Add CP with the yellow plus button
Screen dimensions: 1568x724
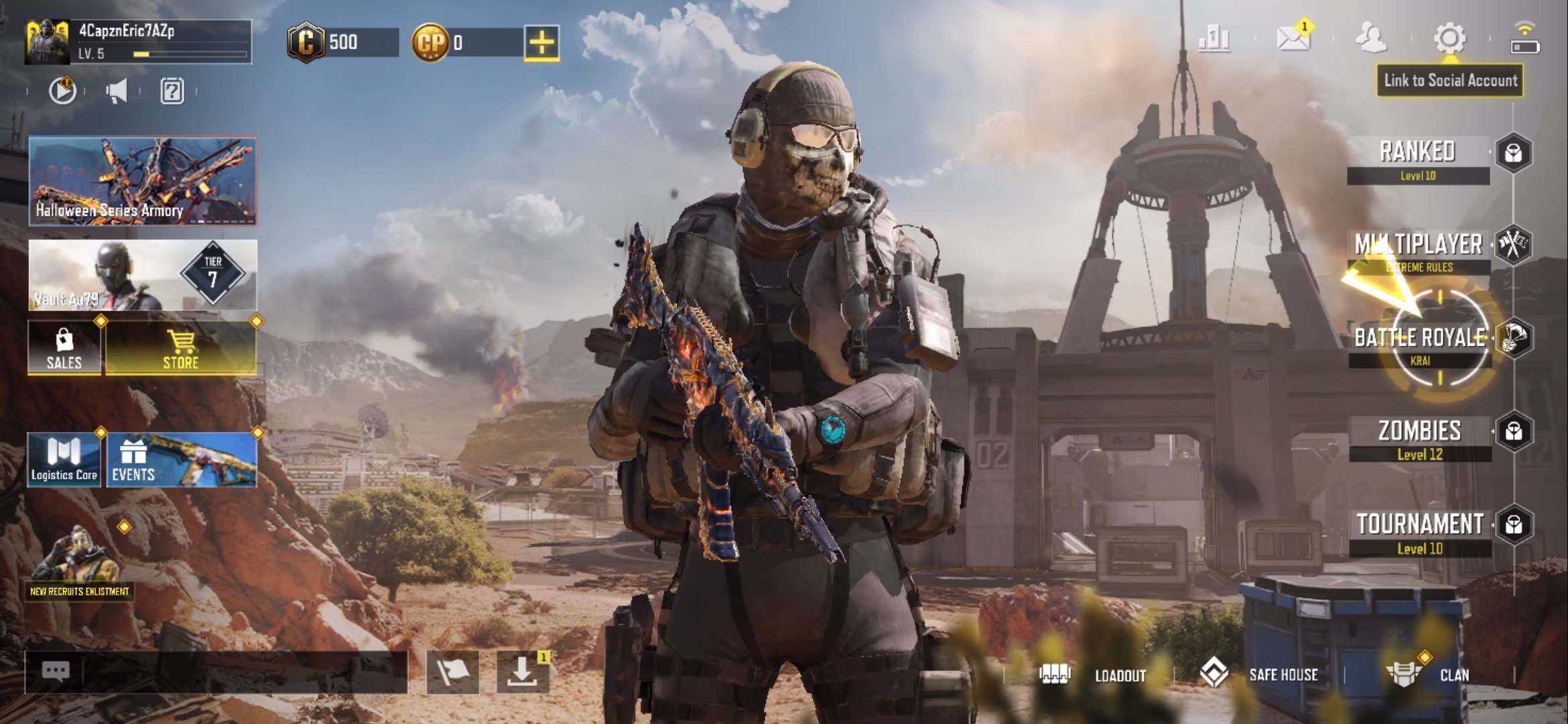pos(541,43)
